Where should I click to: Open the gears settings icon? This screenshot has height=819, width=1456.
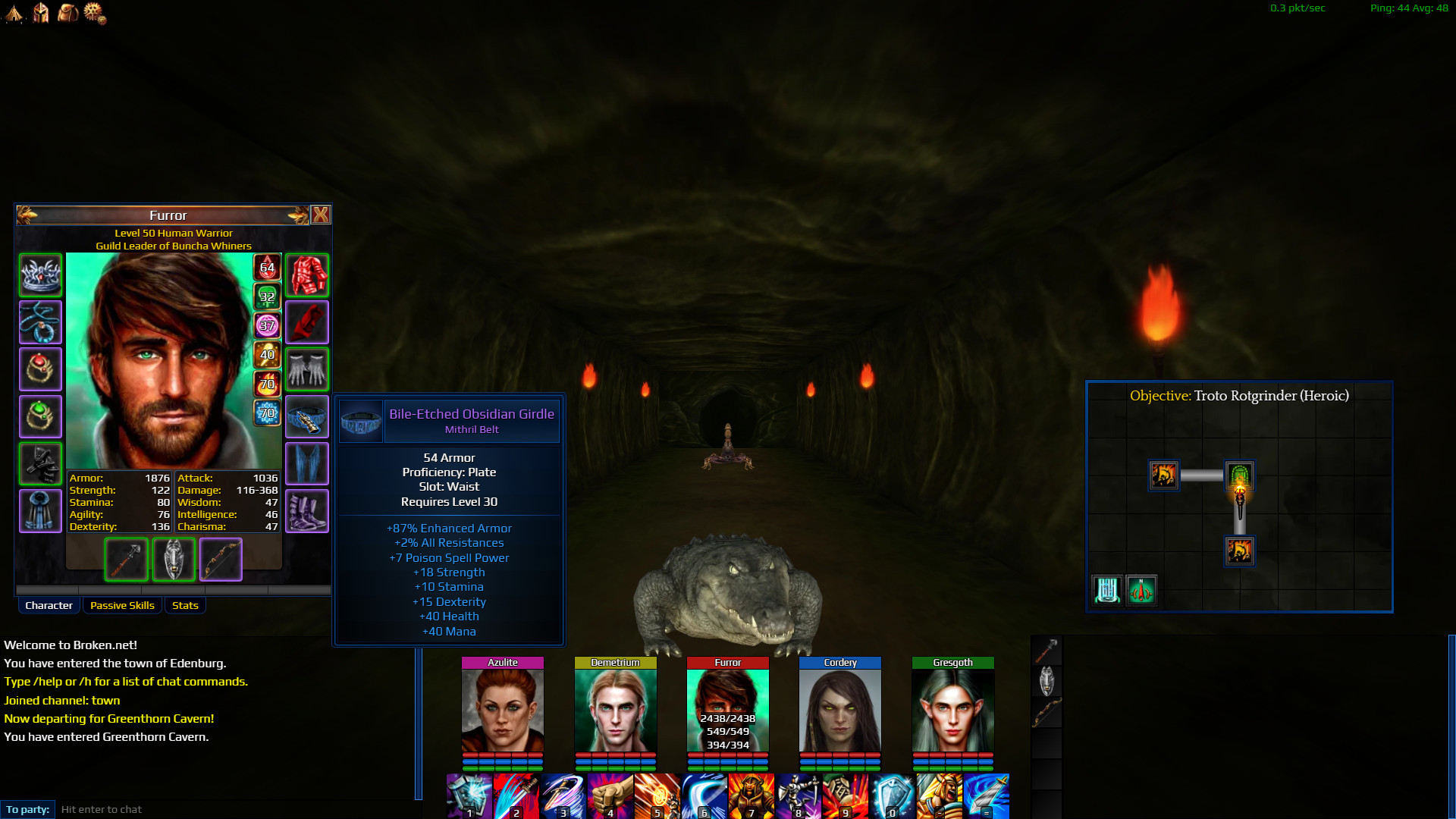(x=93, y=14)
